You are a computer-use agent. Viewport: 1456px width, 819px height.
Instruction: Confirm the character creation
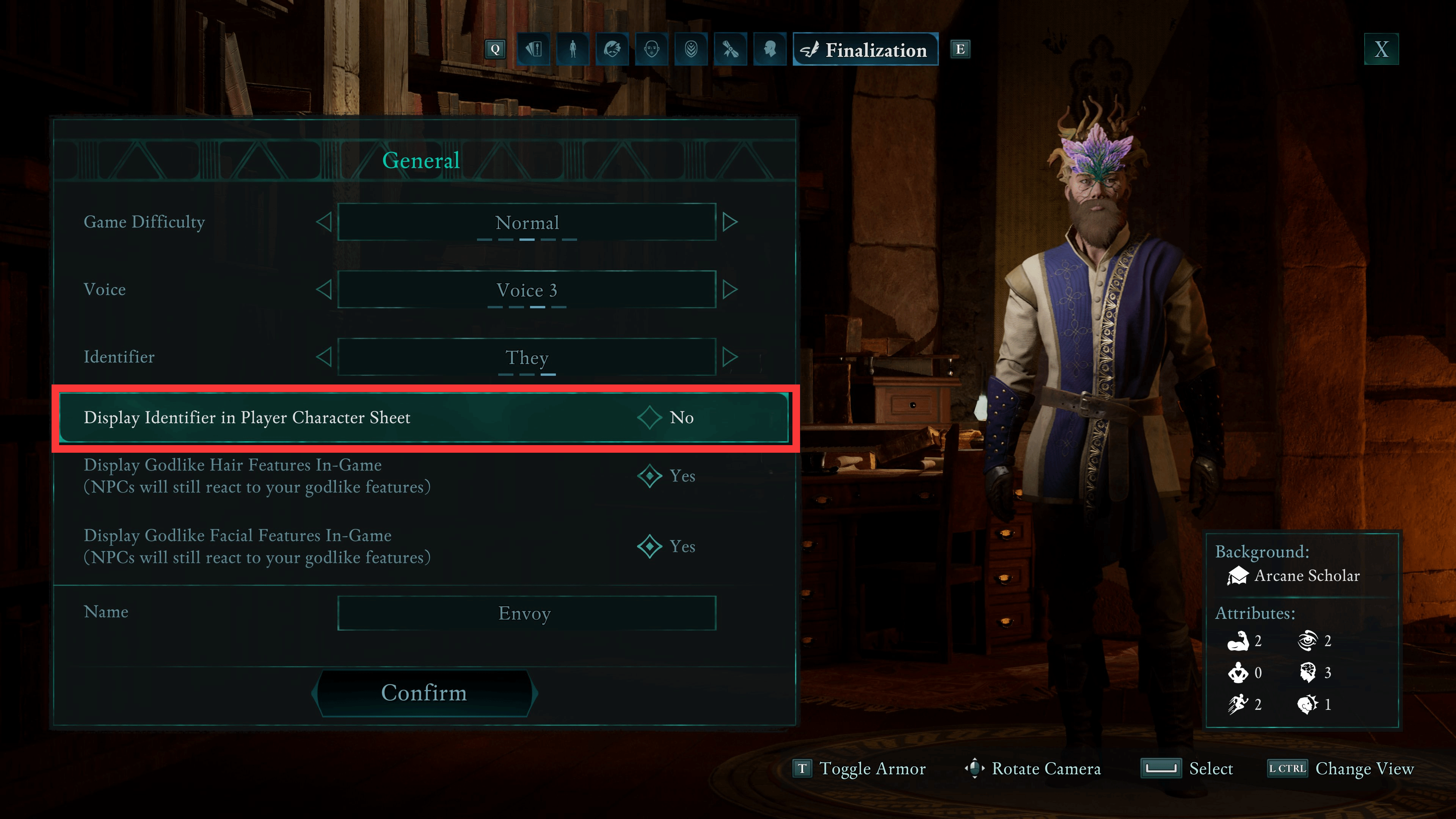(424, 693)
